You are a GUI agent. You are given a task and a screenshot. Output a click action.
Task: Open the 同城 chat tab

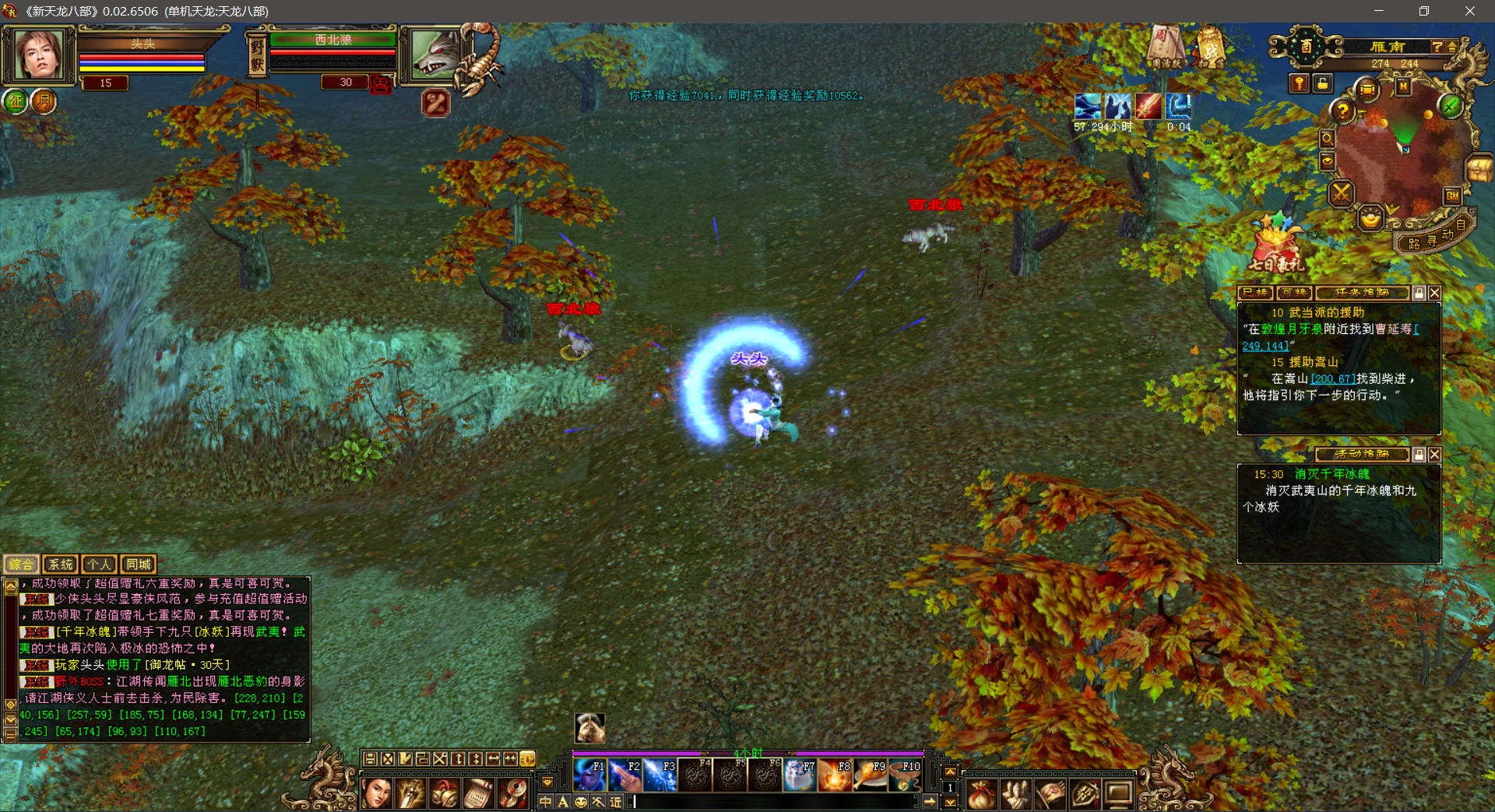[x=139, y=564]
